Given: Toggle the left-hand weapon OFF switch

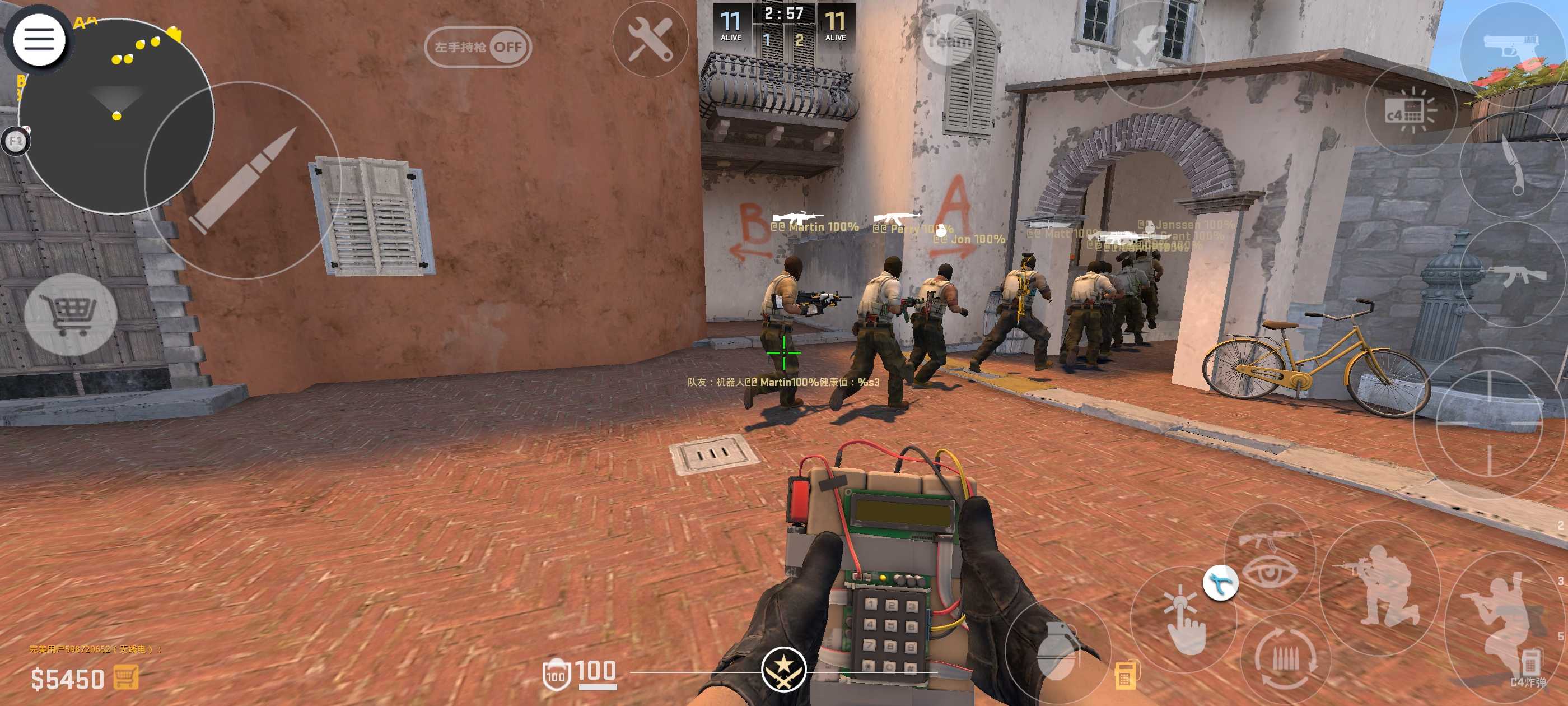Looking at the screenshot, I should click(478, 47).
